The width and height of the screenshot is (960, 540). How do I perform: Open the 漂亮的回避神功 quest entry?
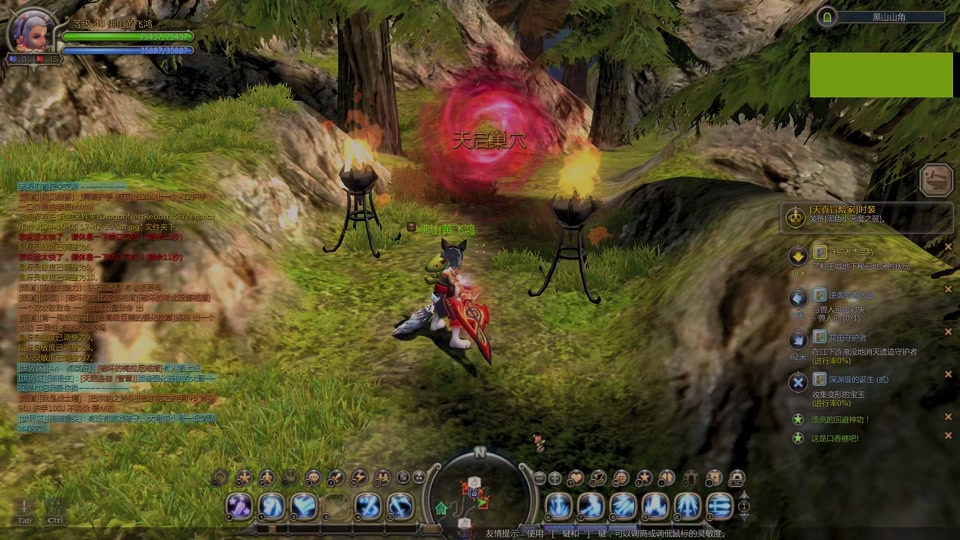pos(841,419)
